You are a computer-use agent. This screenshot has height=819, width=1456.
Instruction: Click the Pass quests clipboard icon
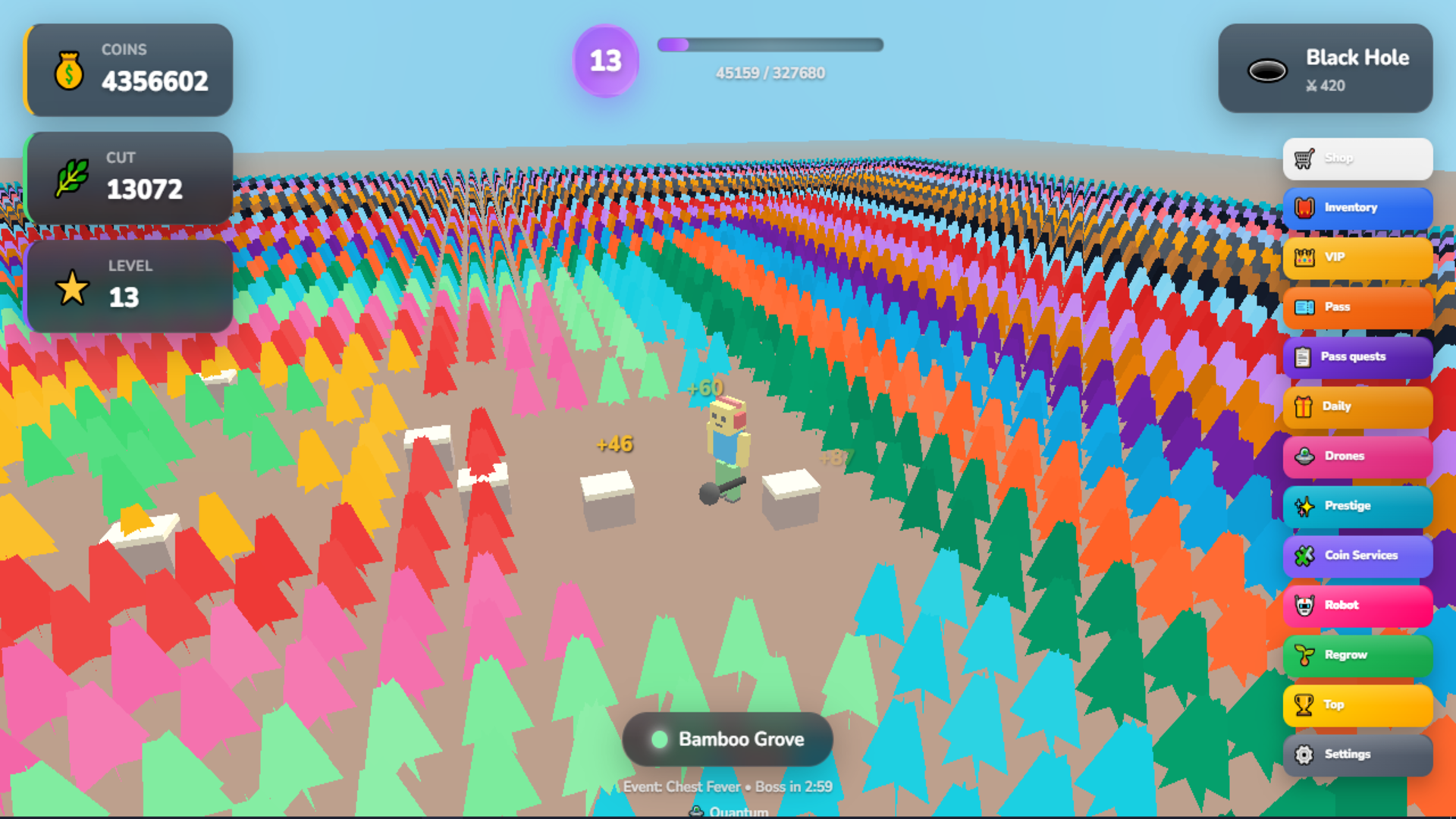pyautogui.click(x=1303, y=356)
